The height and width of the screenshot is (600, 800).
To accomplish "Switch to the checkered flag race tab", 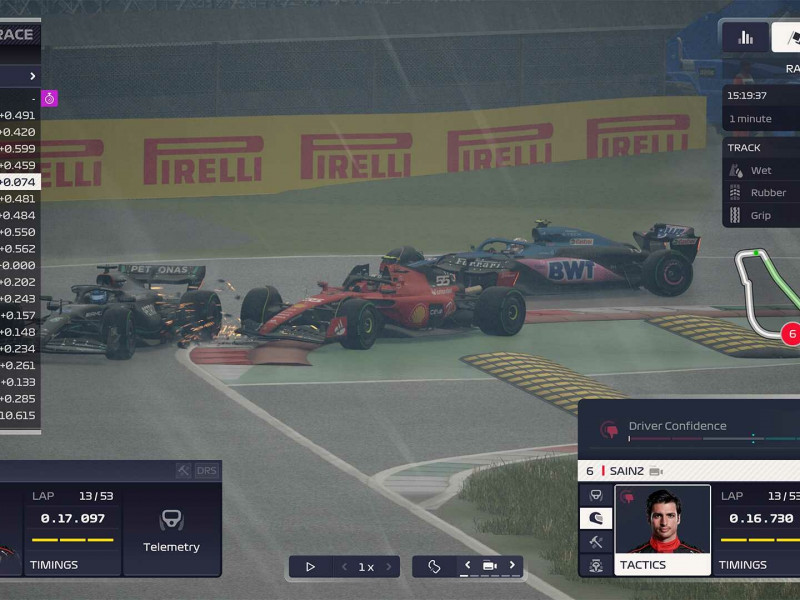I will click(787, 38).
